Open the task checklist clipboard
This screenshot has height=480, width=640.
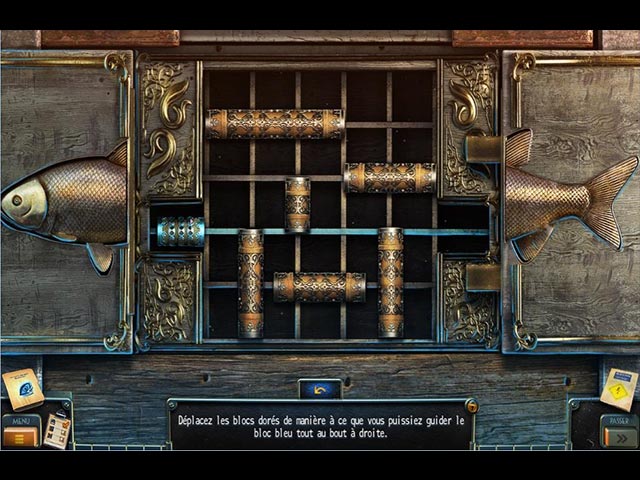click(x=57, y=430)
